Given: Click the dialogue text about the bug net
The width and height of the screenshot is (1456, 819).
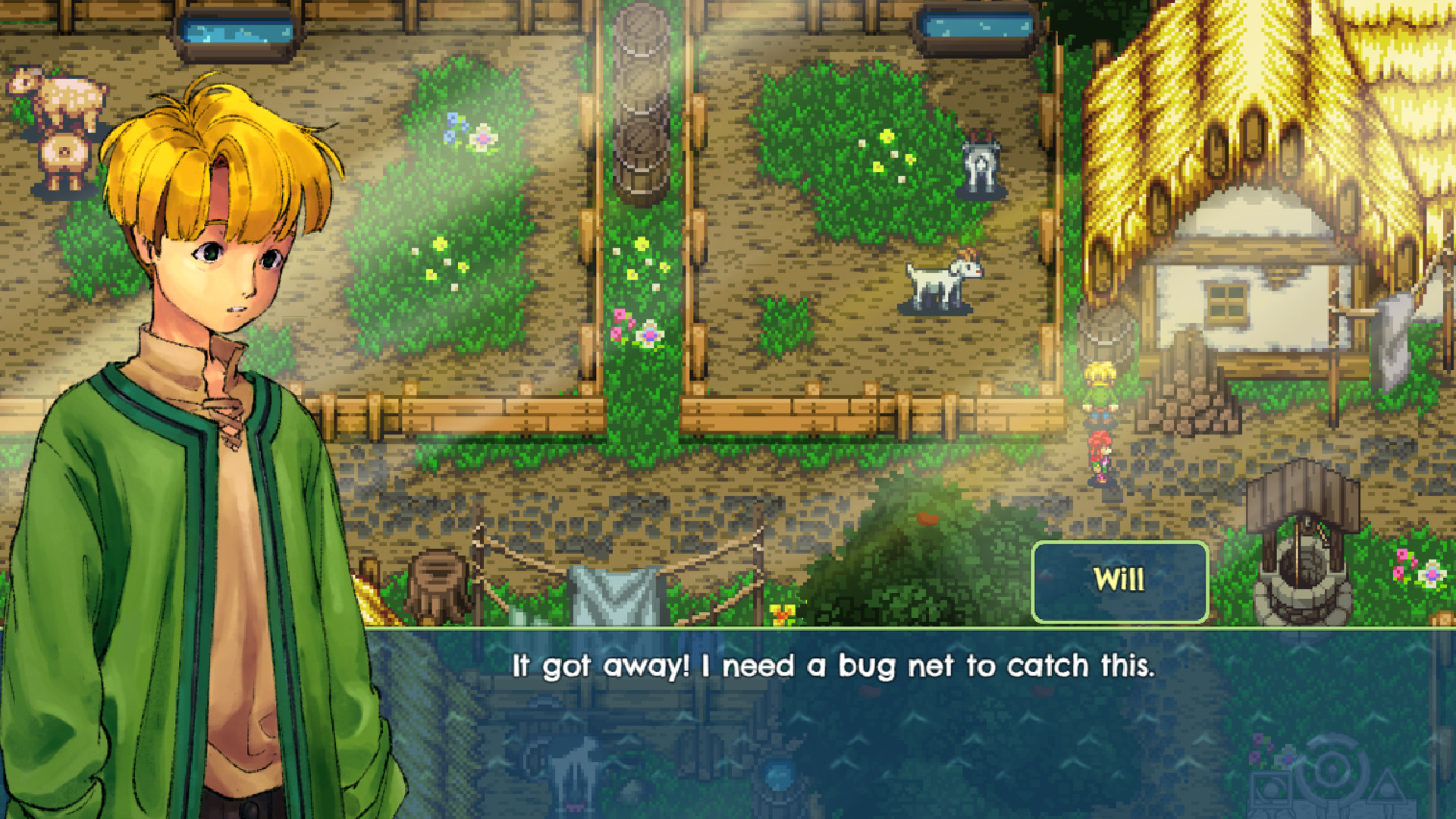Looking at the screenshot, I should point(833,666).
